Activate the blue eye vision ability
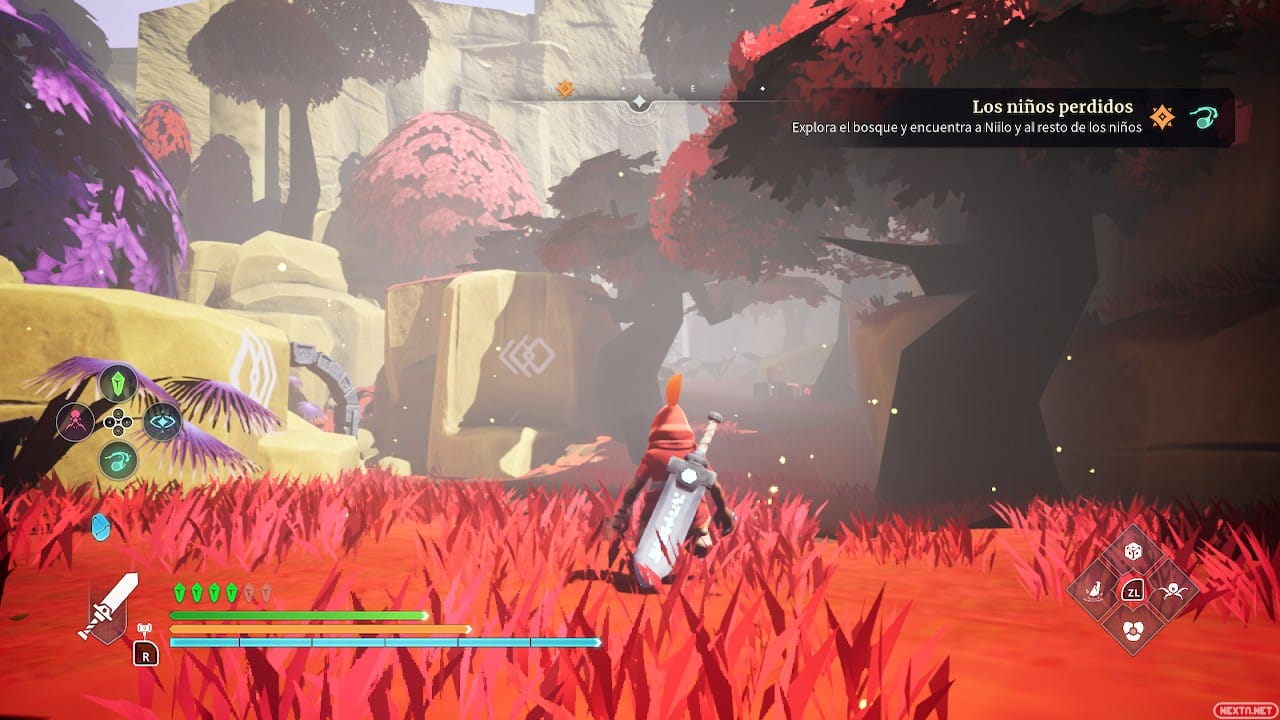 click(x=161, y=422)
